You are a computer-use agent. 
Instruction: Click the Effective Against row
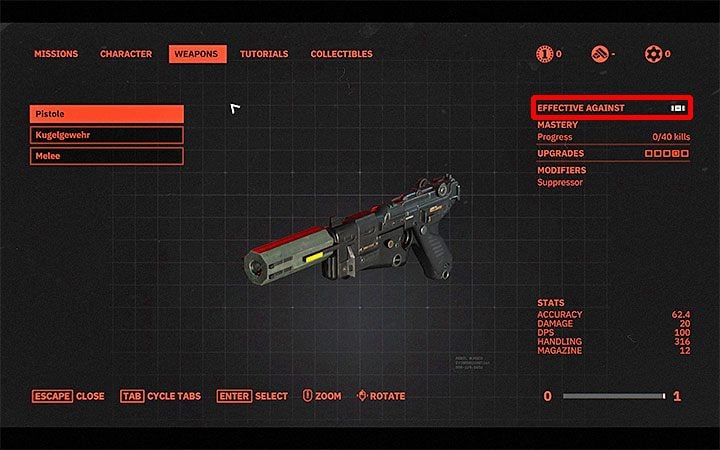point(612,108)
